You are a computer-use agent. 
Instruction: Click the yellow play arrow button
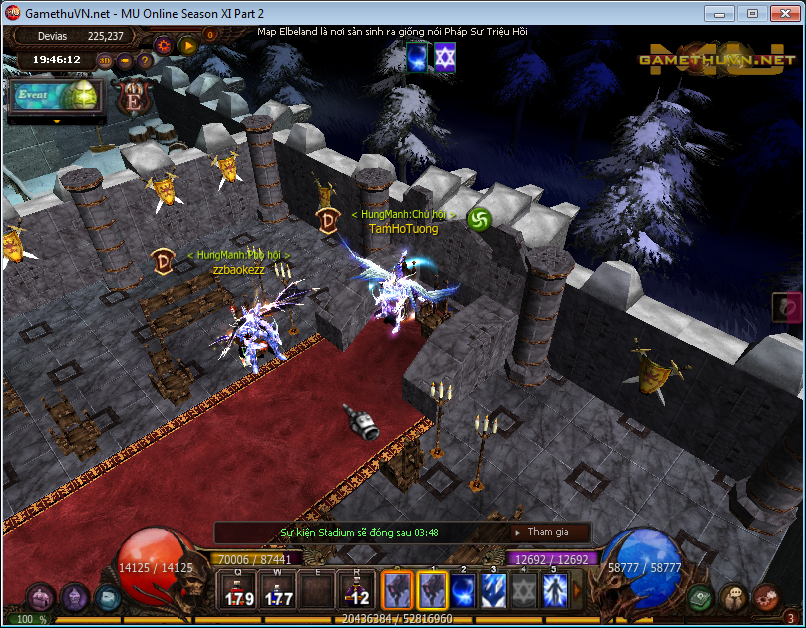click(188, 44)
